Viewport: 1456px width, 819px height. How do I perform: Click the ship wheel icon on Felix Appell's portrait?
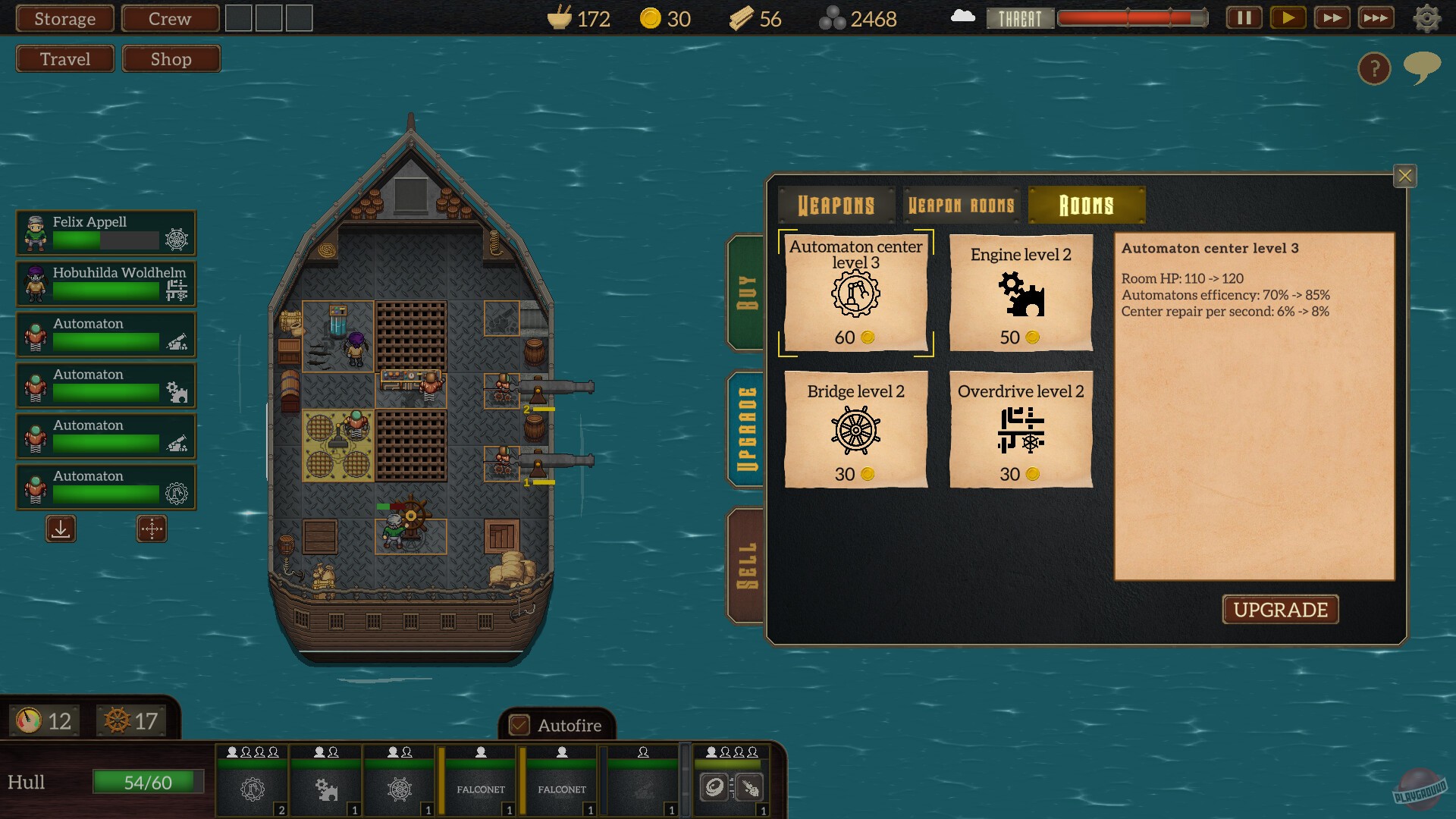coord(176,237)
